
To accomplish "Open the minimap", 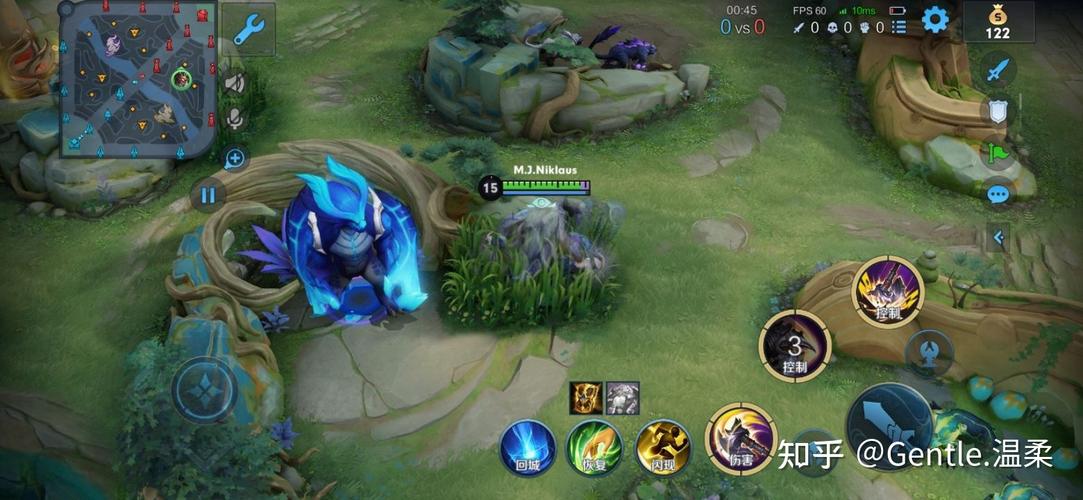I will (138, 78).
